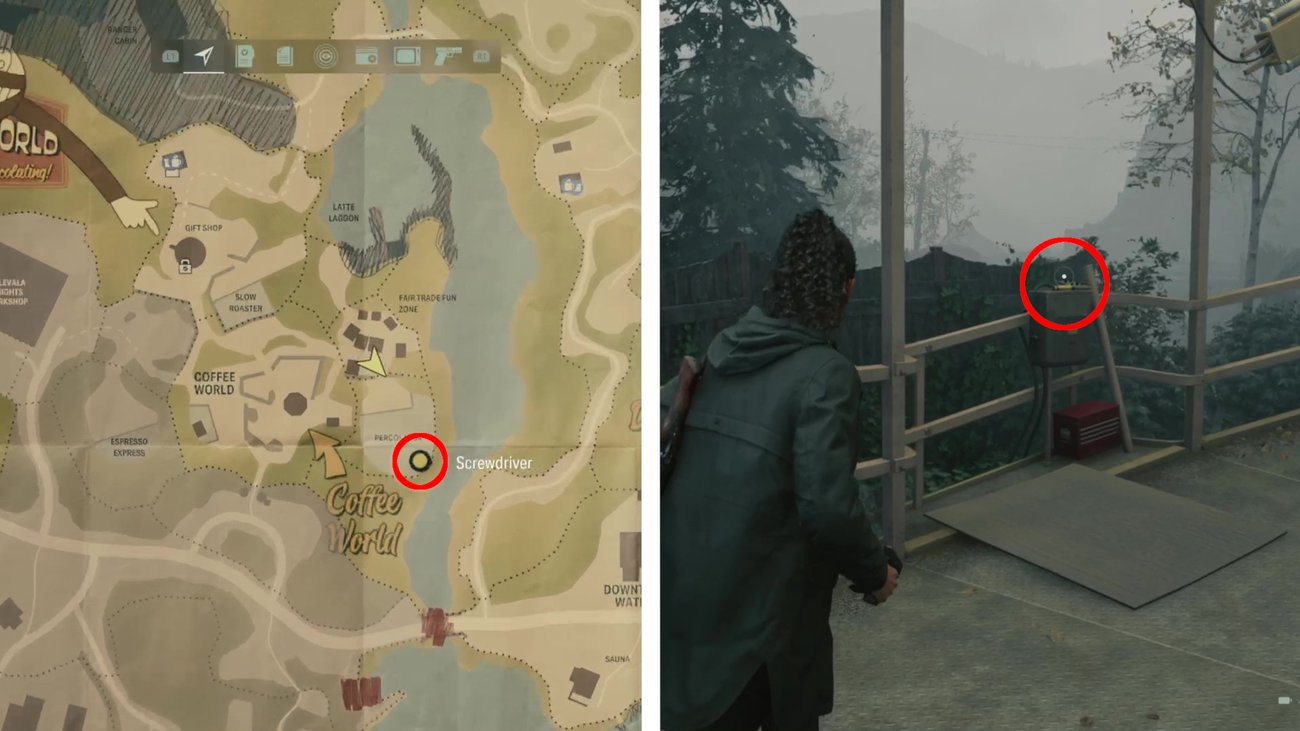Image resolution: width=1300 pixels, height=731 pixels.
Task: Click the Screwdriver label text
Action: point(496,462)
